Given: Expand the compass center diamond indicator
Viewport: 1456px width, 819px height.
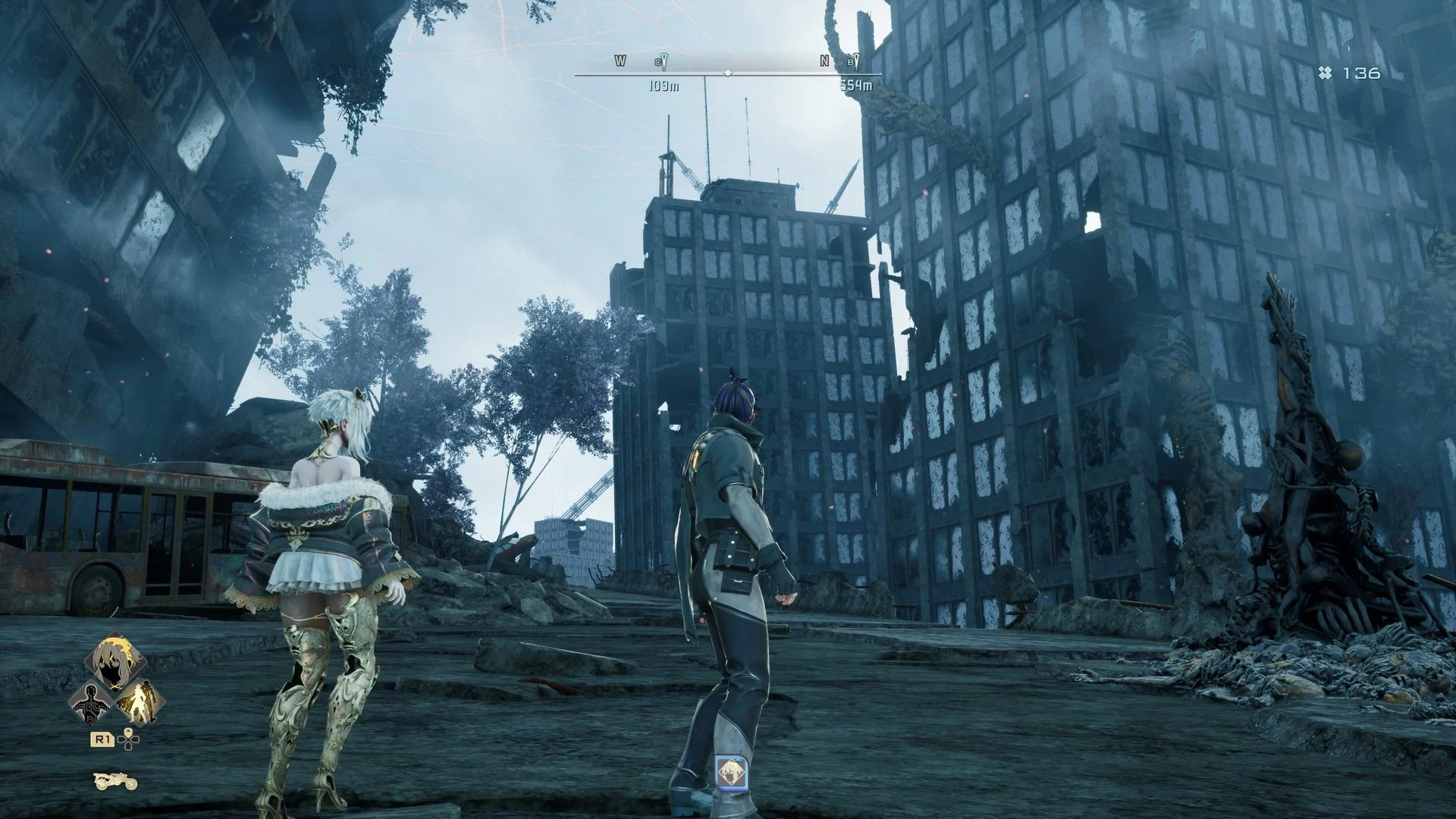Looking at the screenshot, I should click(728, 74).
